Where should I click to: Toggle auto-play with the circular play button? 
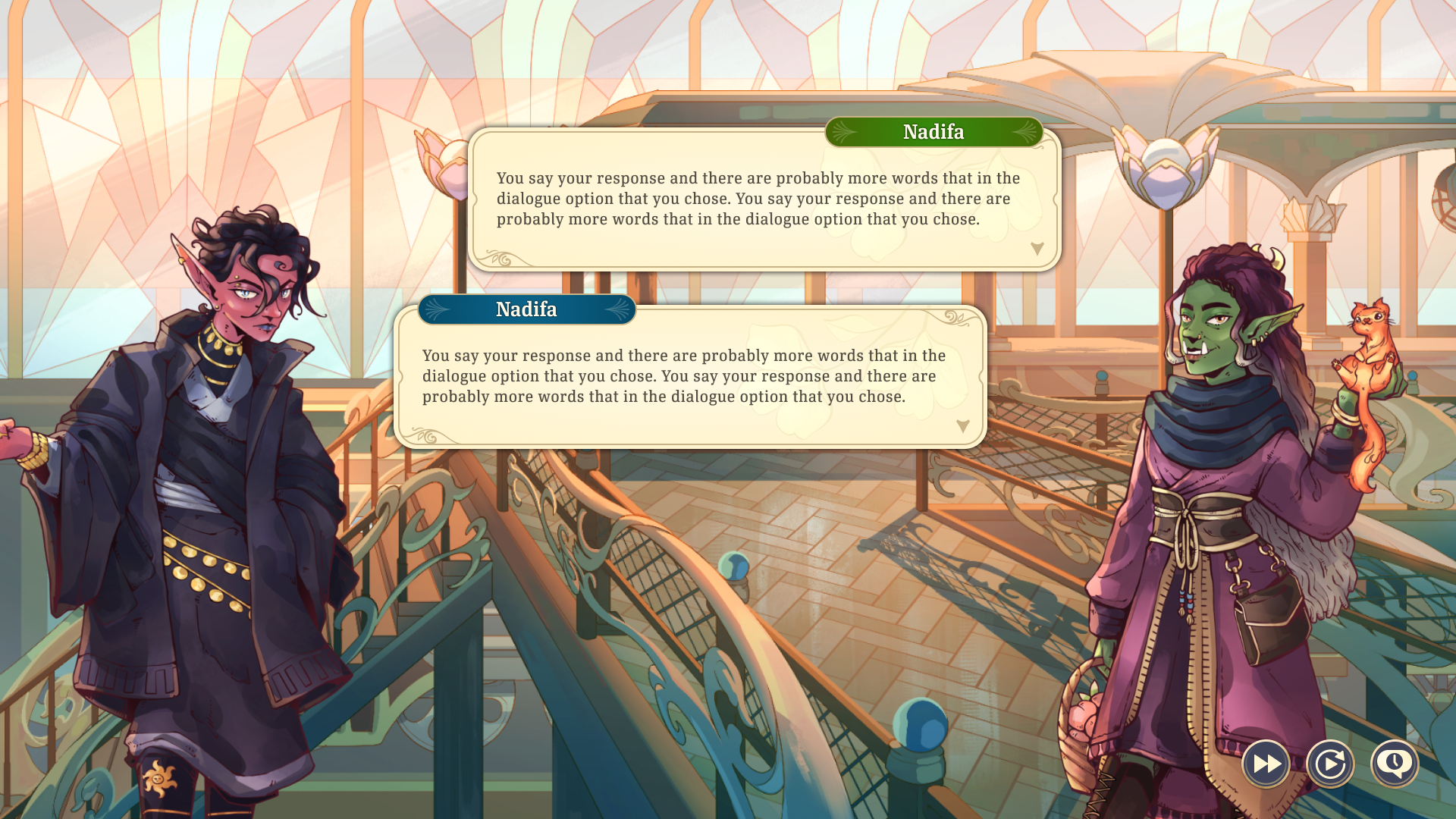pos(1330,764)
